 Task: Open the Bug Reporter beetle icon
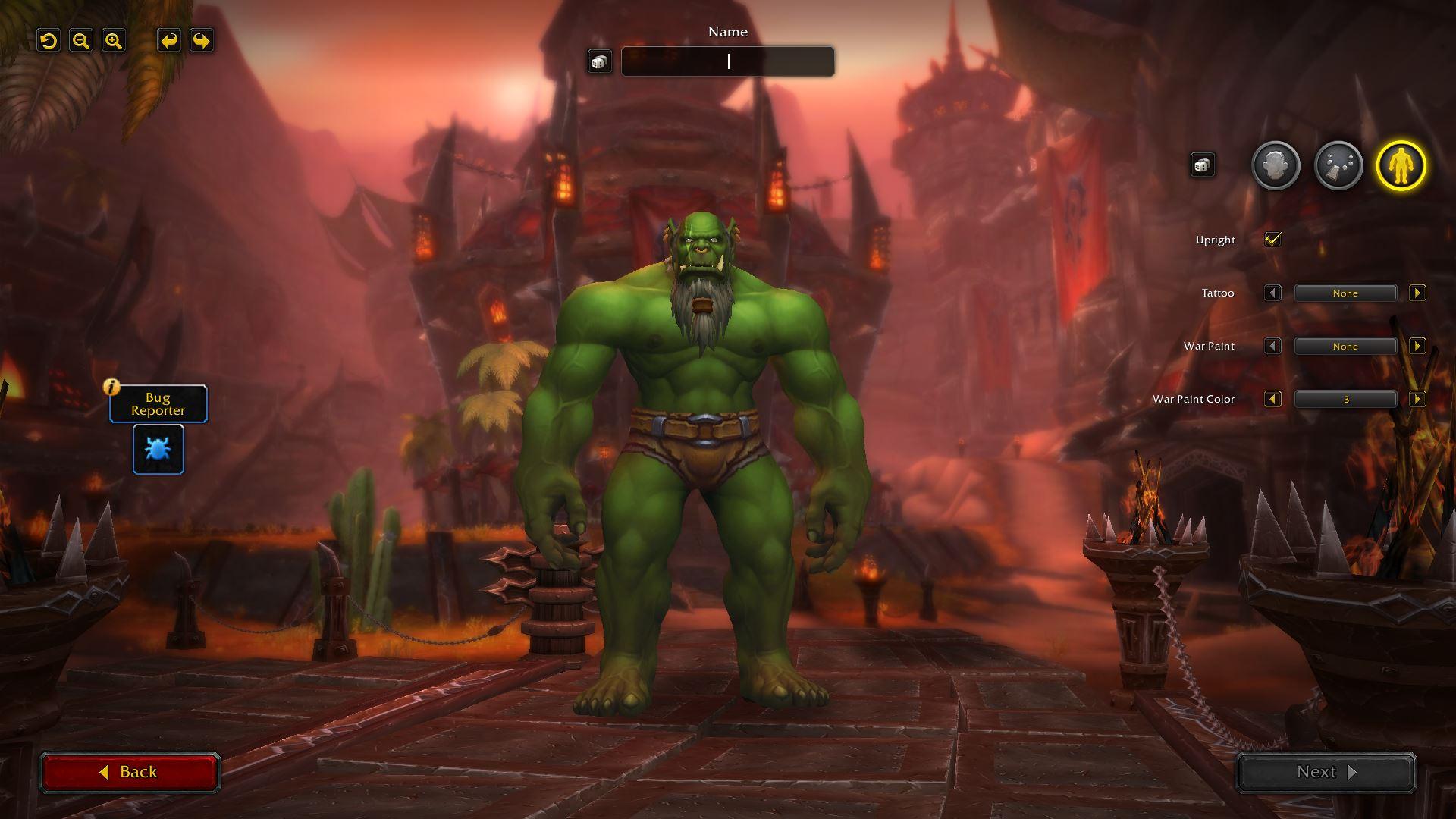[x=158, y=449]
